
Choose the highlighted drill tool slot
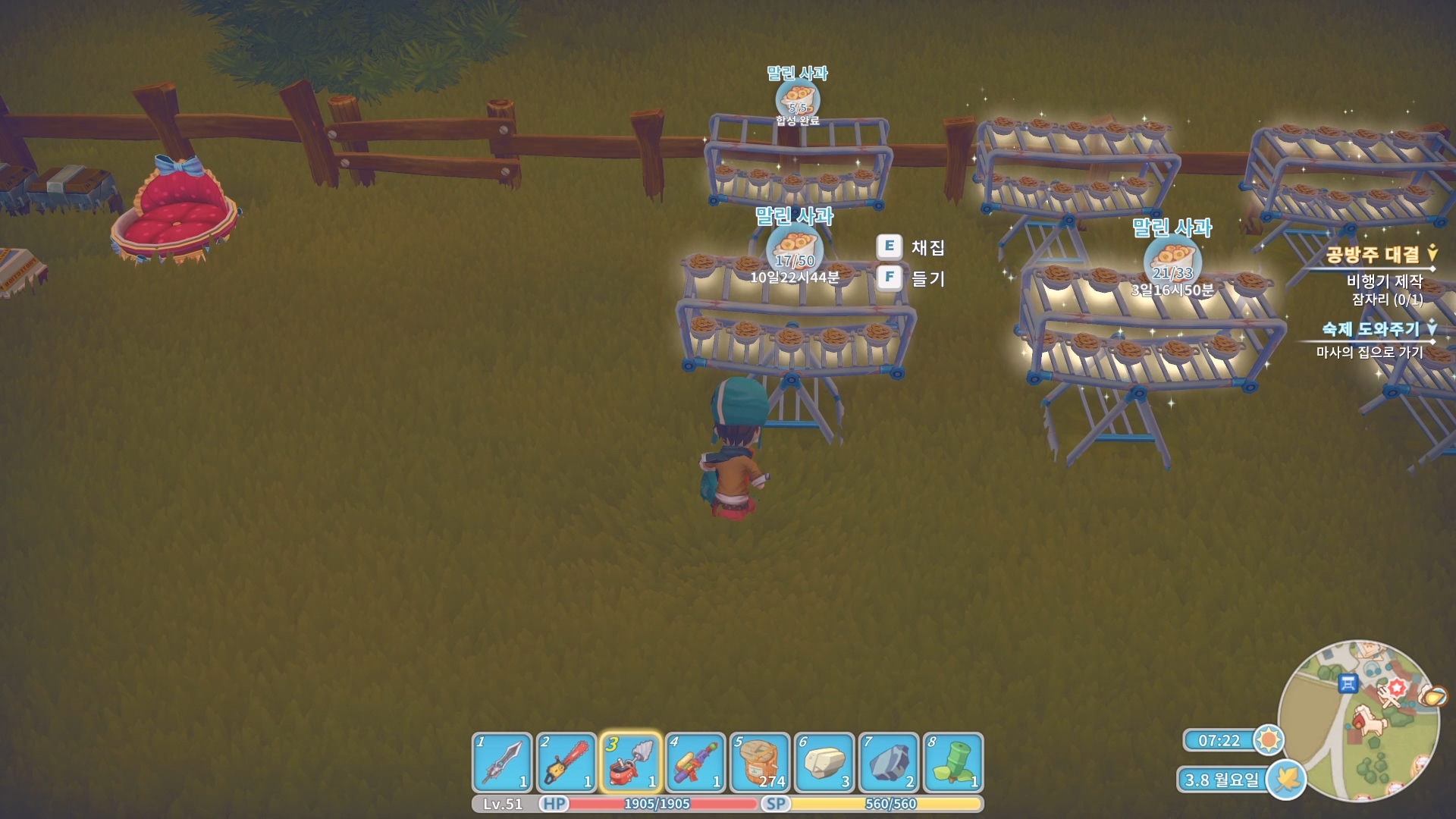631,762
